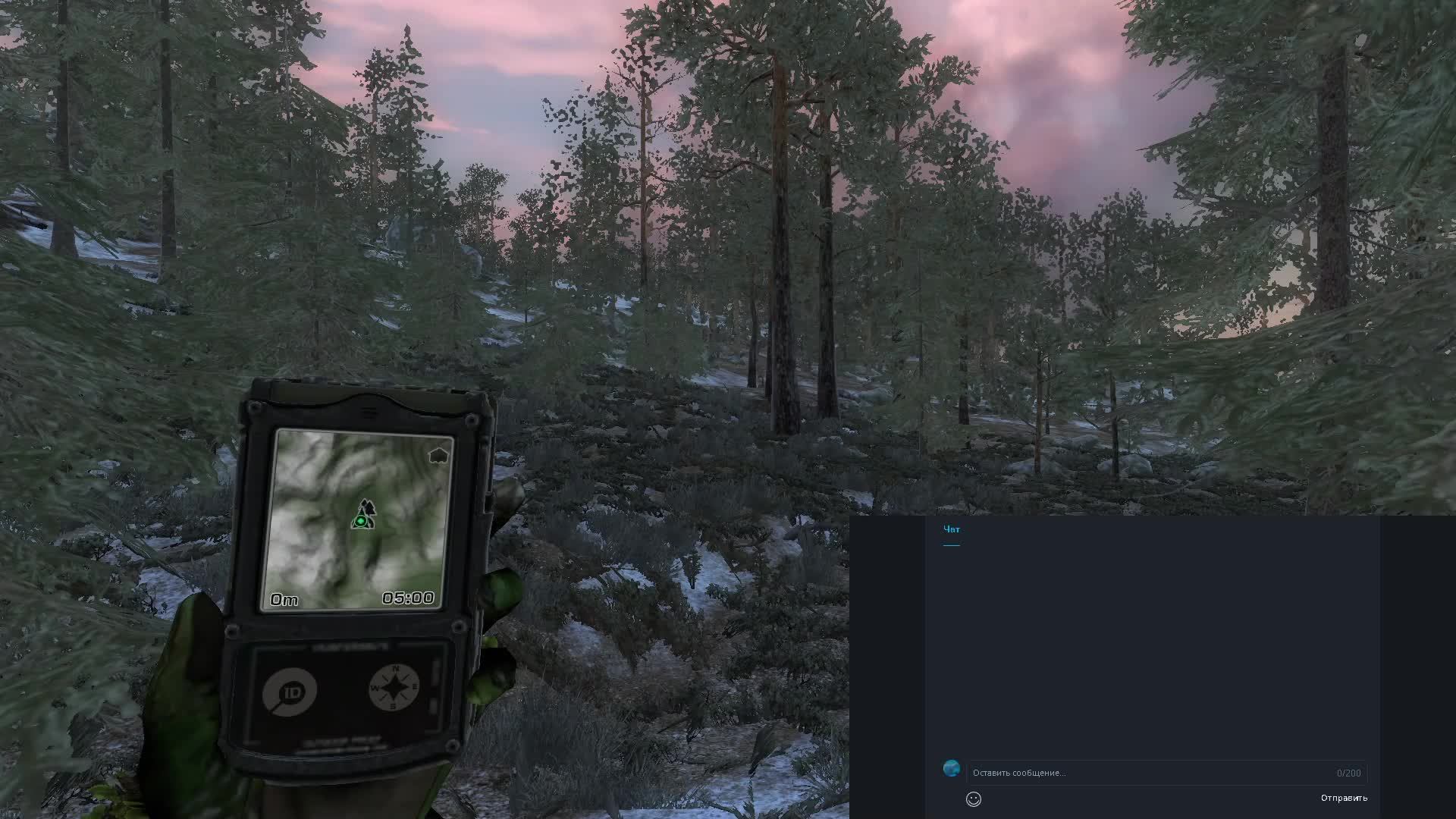Tap the home icon on the GPS map
Viewport: 1456px width, 819px height.
[x=438, y=454]
